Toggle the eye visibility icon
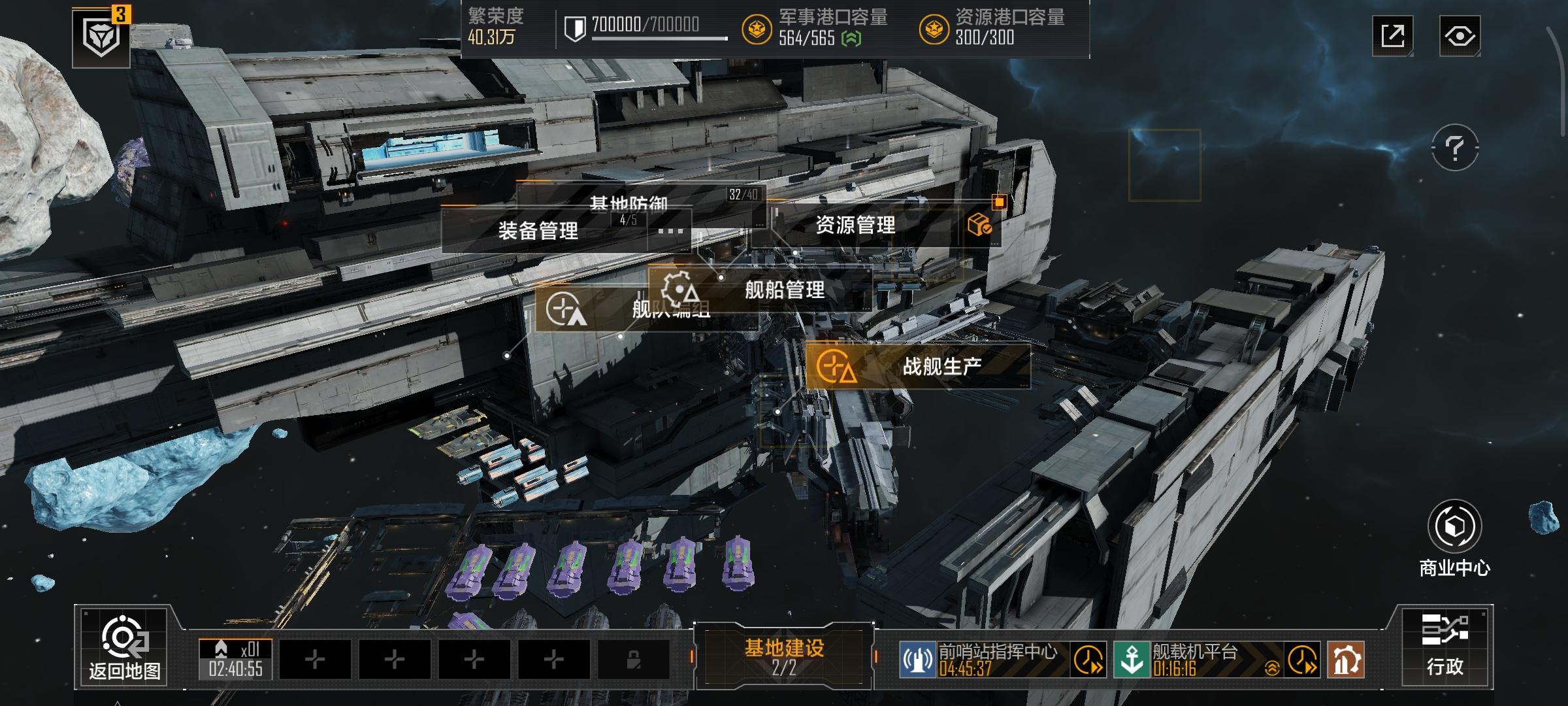The width and height of the screenshot is (1568, 706). pos(1460,35)
